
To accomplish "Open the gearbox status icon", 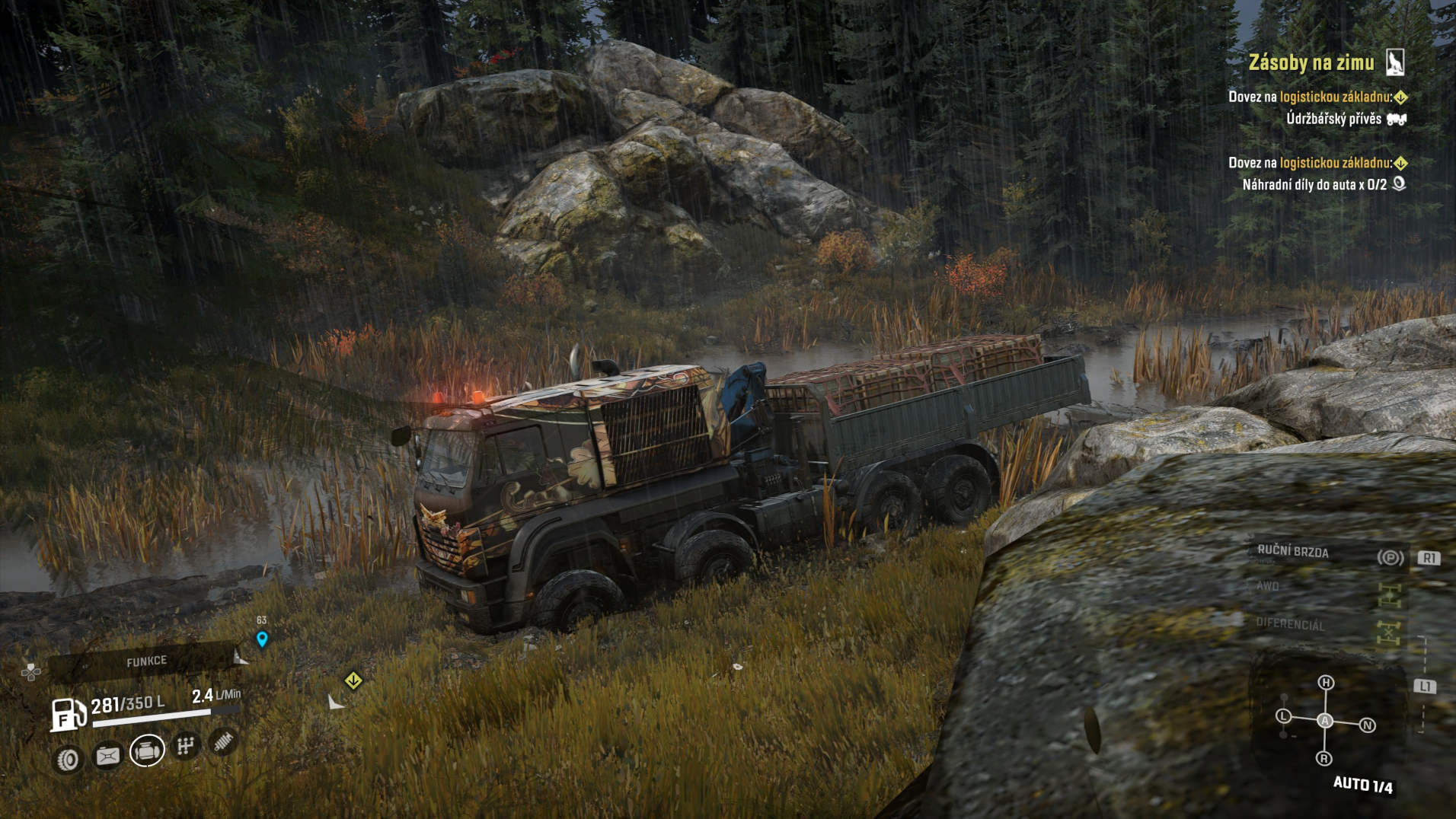I will [185, 746].
